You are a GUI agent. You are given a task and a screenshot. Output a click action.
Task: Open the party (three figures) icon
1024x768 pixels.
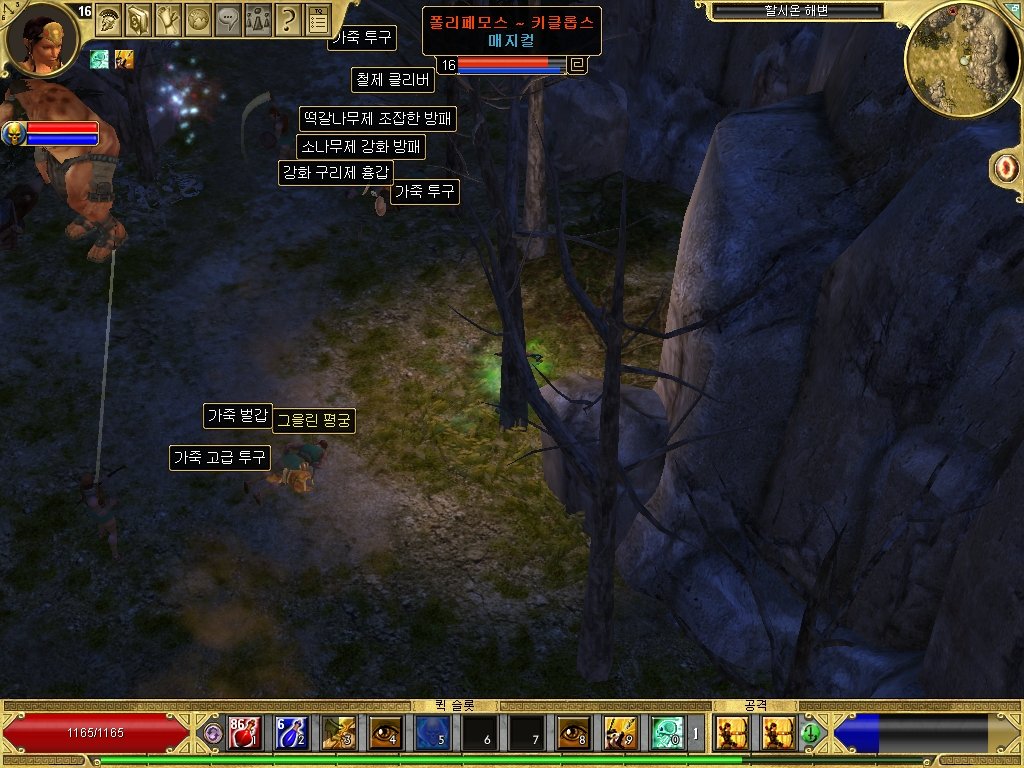pyautogui.click(x=258, y=17)
